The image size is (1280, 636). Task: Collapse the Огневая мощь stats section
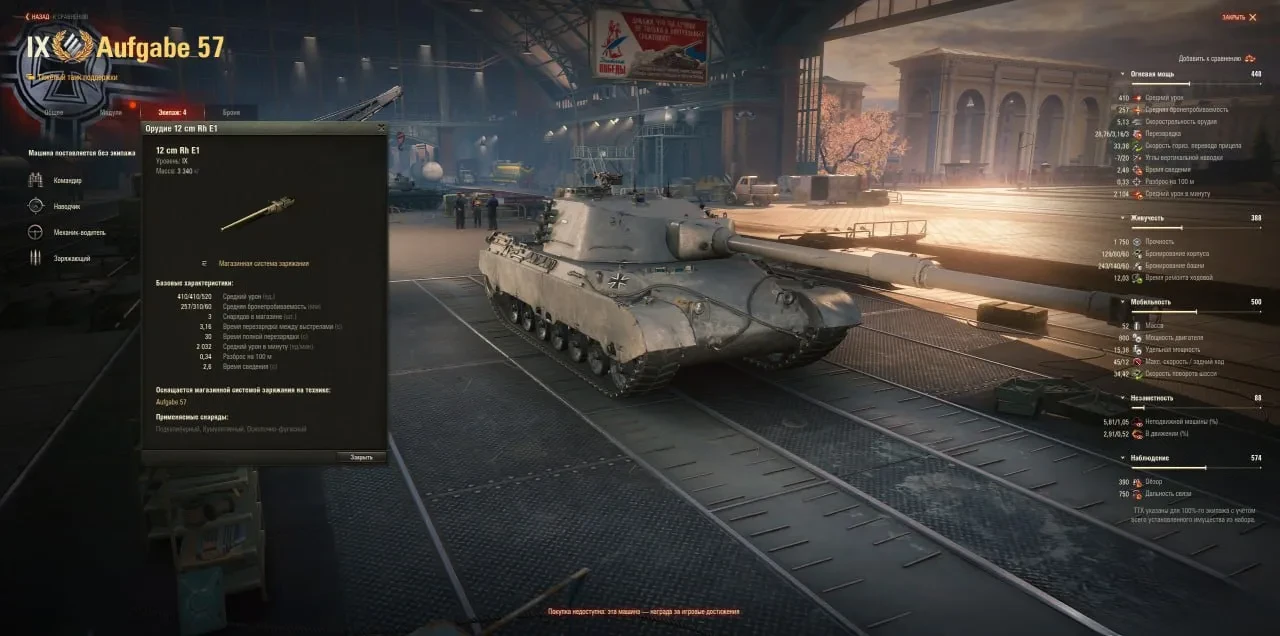[1122, 74]
